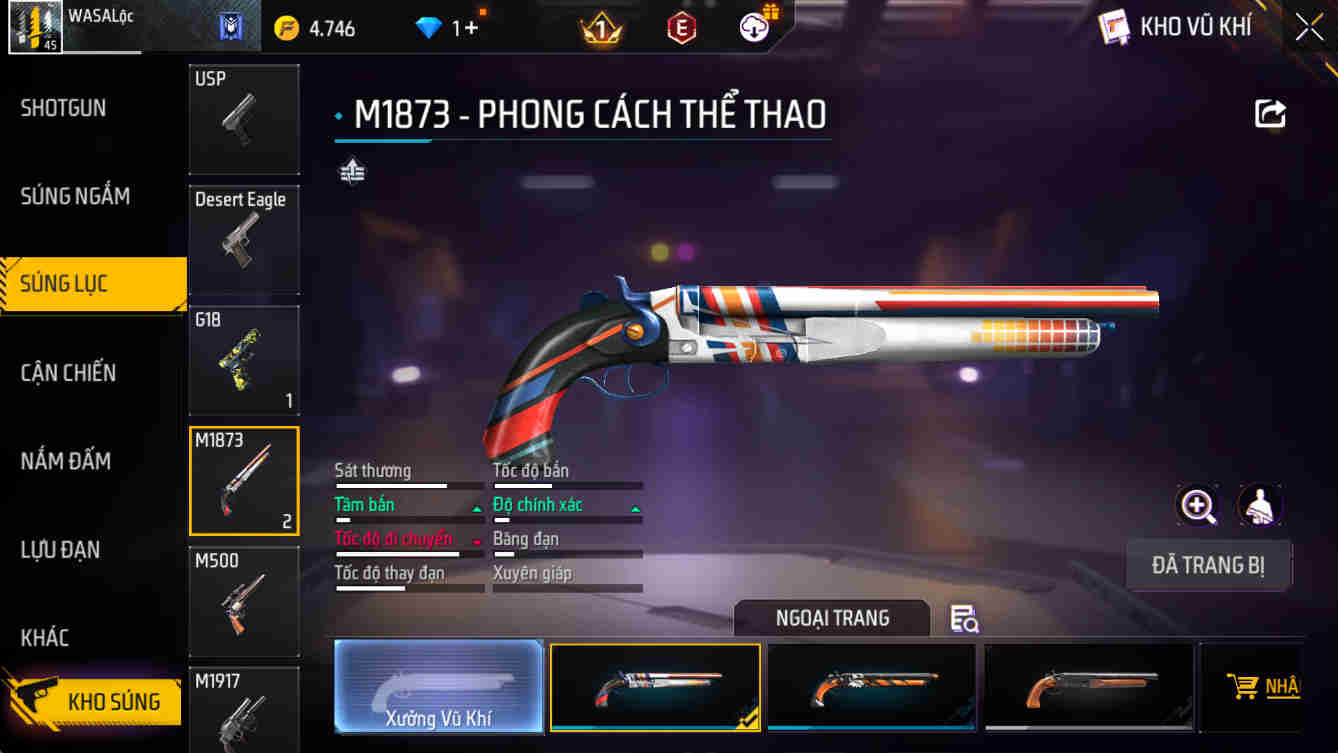Select the SHOTGUN category in sidebar

coord(63,108)
